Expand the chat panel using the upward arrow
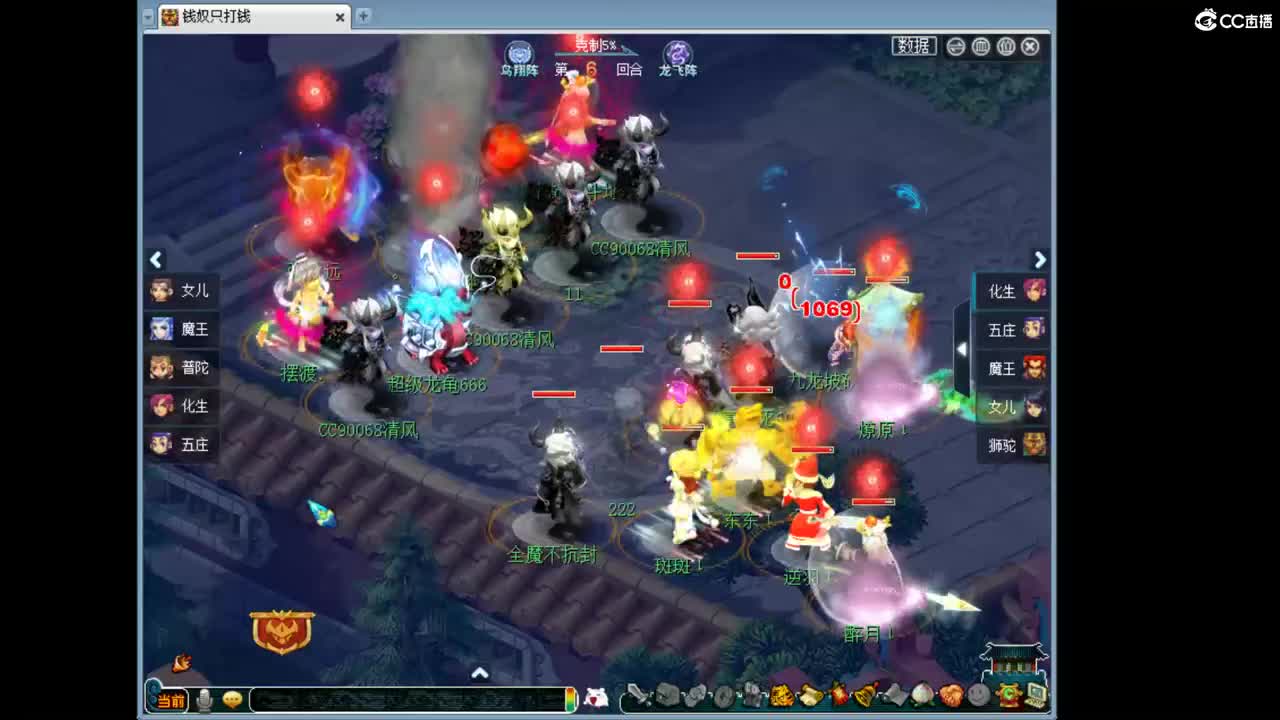 (x=480, y=673)
